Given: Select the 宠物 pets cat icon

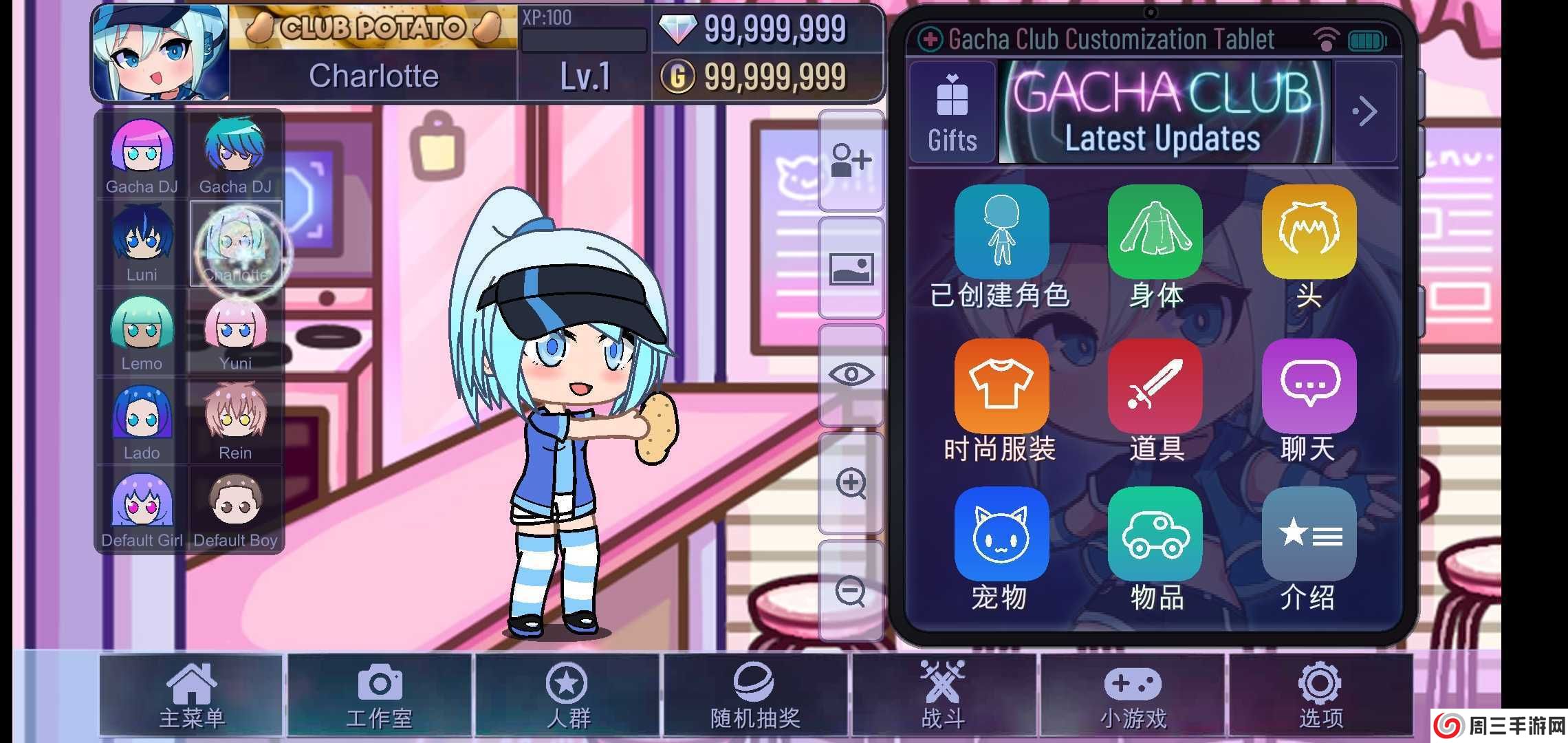Looking at the screenshot, I should [1001, 535].
